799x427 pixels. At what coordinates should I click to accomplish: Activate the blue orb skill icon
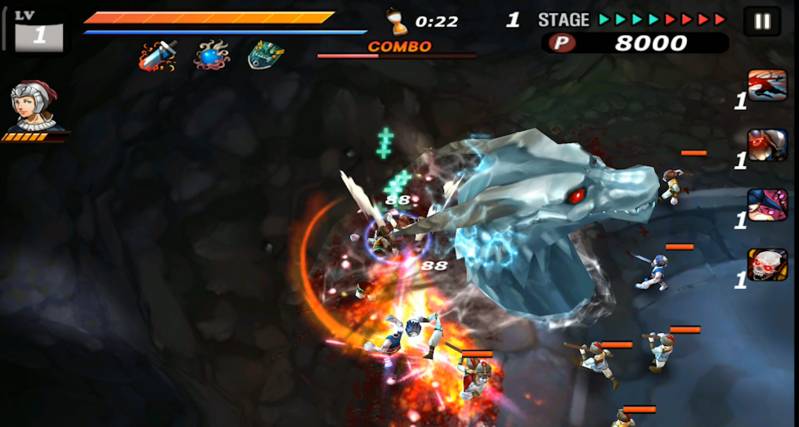coord(211,55)
